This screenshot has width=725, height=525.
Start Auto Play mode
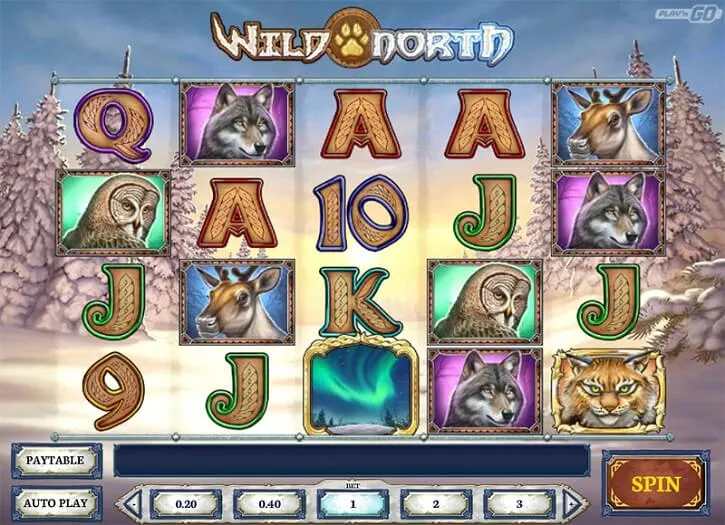click(56, 503)
